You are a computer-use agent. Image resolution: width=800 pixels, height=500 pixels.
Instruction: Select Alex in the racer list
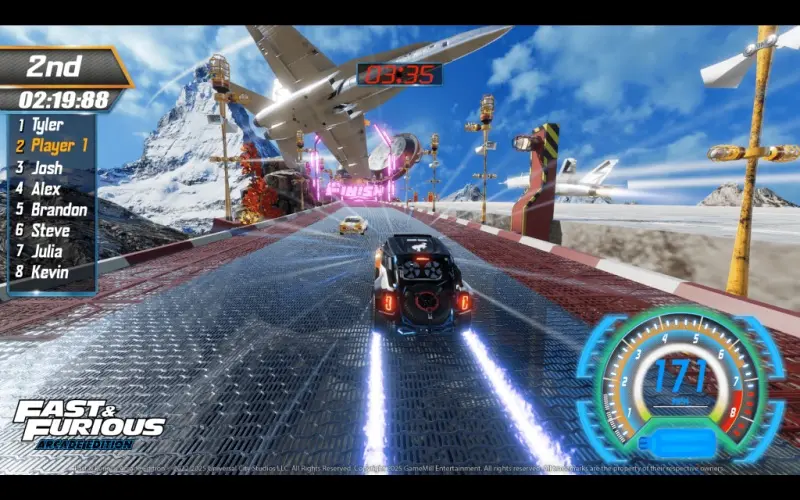(46, 188)
